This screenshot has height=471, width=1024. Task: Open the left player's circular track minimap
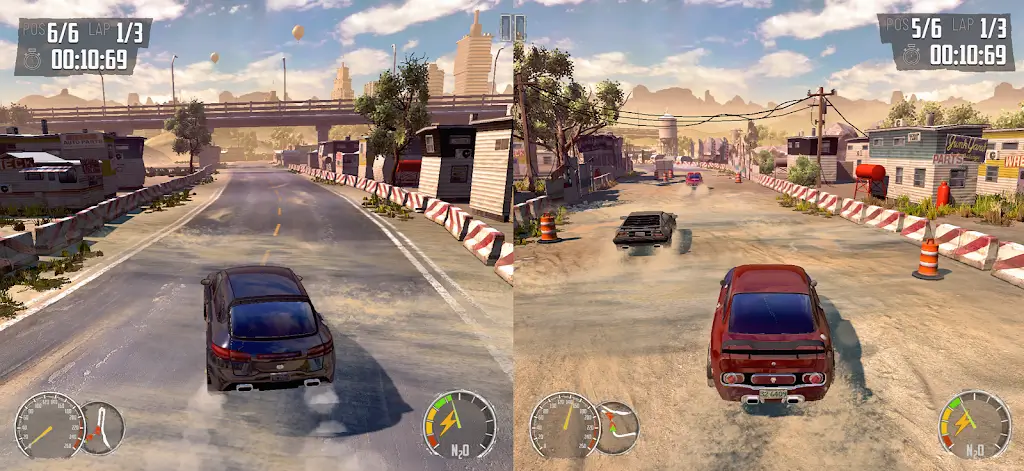click(102, 428)
